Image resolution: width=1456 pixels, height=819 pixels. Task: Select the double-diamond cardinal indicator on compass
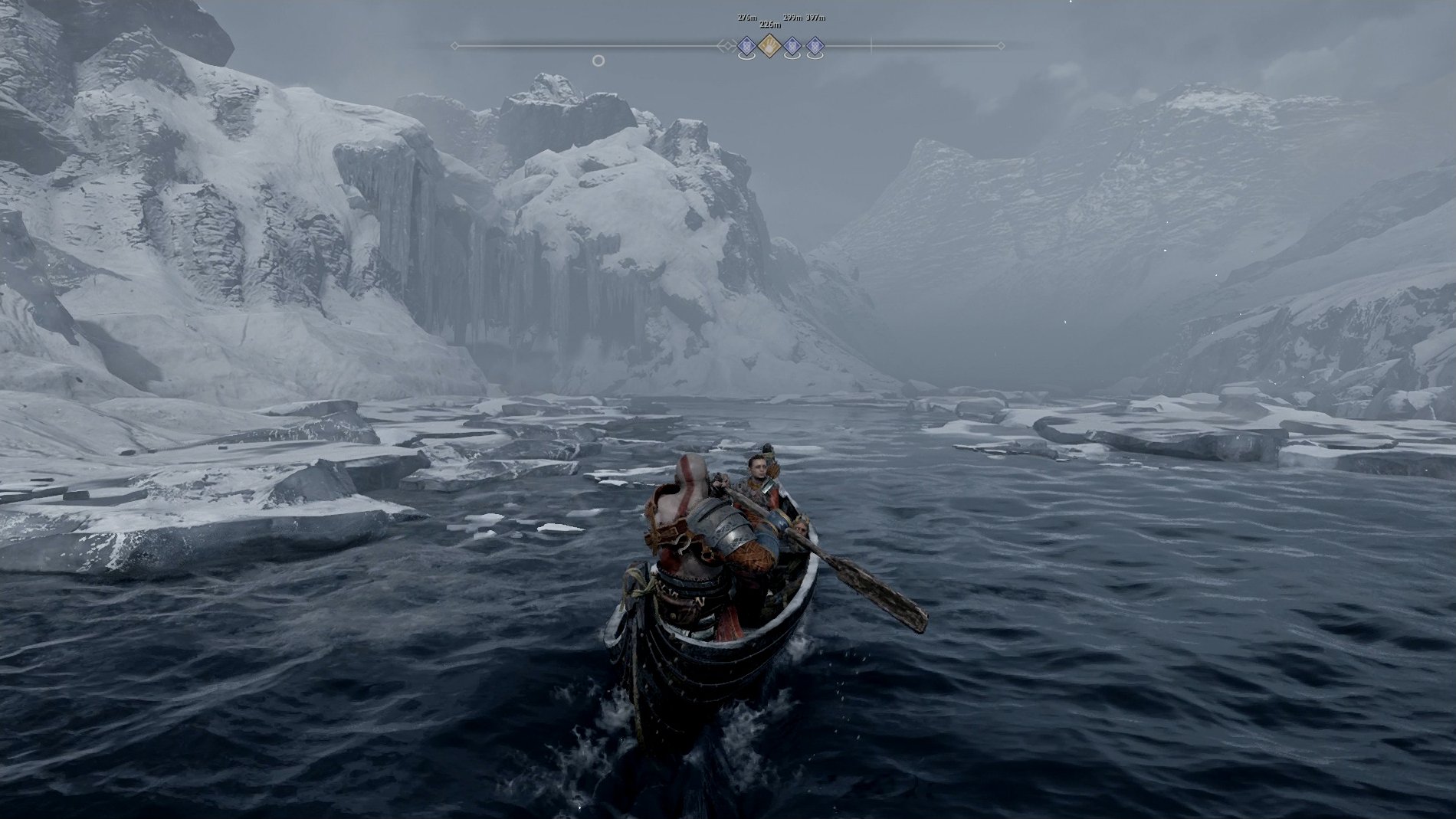[x=728, y=45]
